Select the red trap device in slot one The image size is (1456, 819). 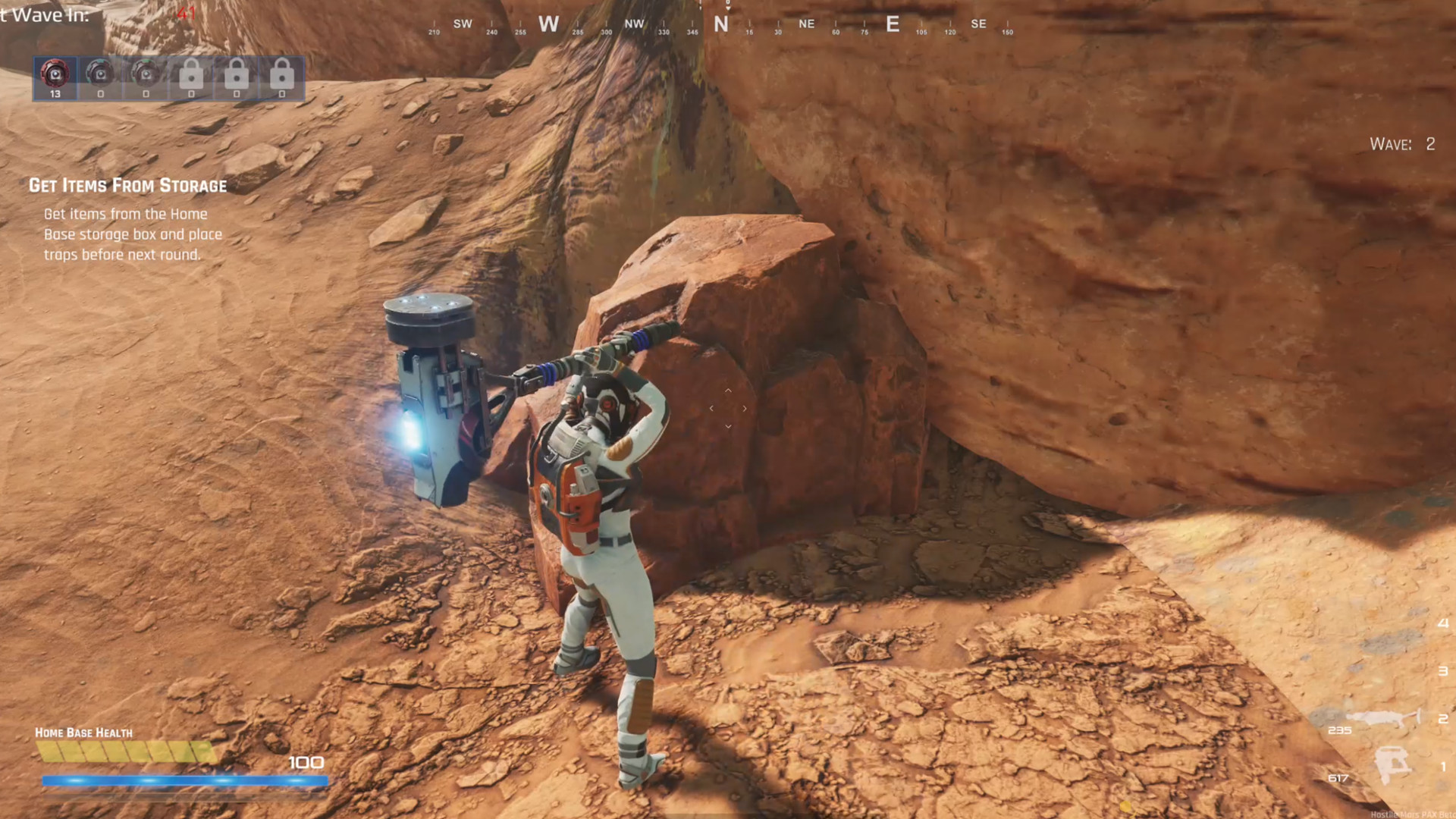coord(54,74)
